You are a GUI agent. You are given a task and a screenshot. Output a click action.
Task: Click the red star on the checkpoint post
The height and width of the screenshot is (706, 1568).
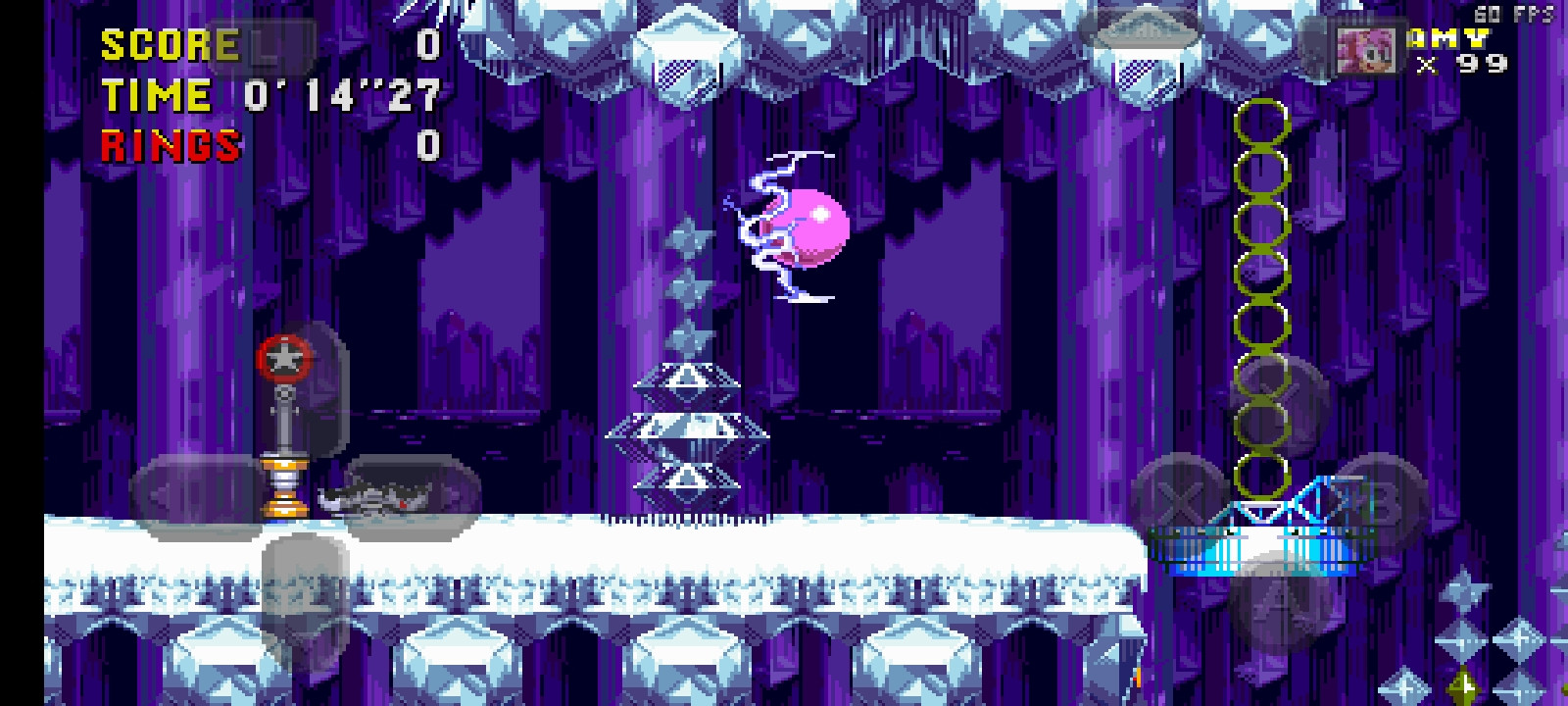tap(285, 357)
